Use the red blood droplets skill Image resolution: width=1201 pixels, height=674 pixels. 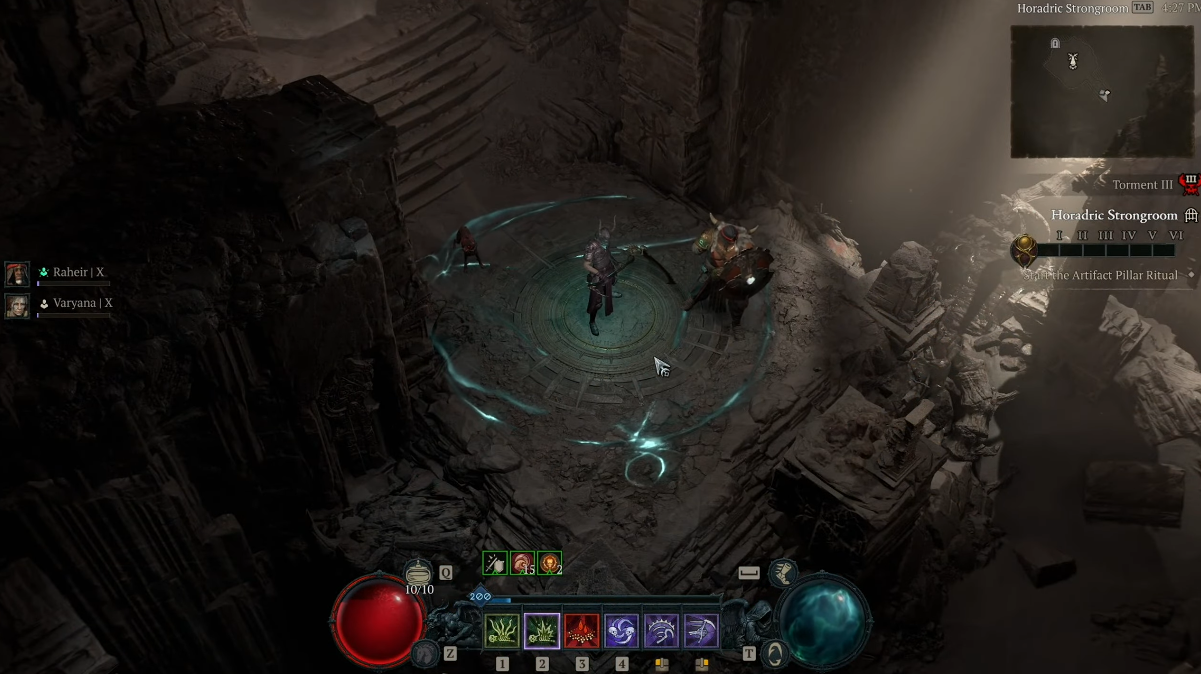[x=582, y=631]
